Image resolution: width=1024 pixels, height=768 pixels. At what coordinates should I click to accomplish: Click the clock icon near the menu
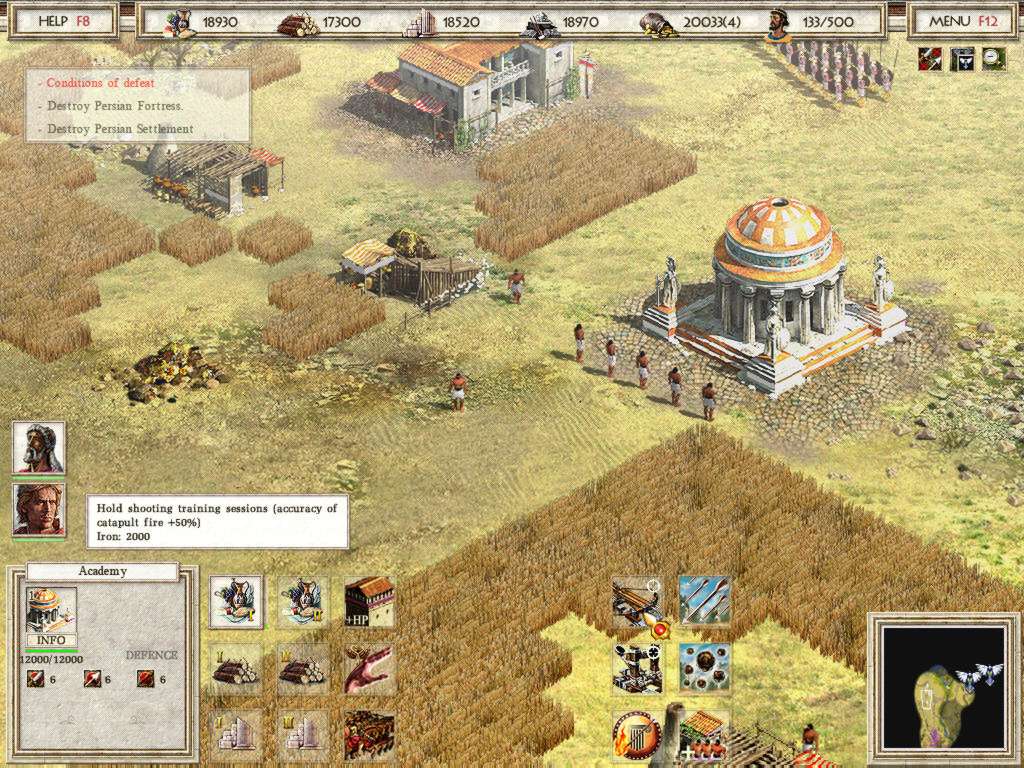(994, 58)
